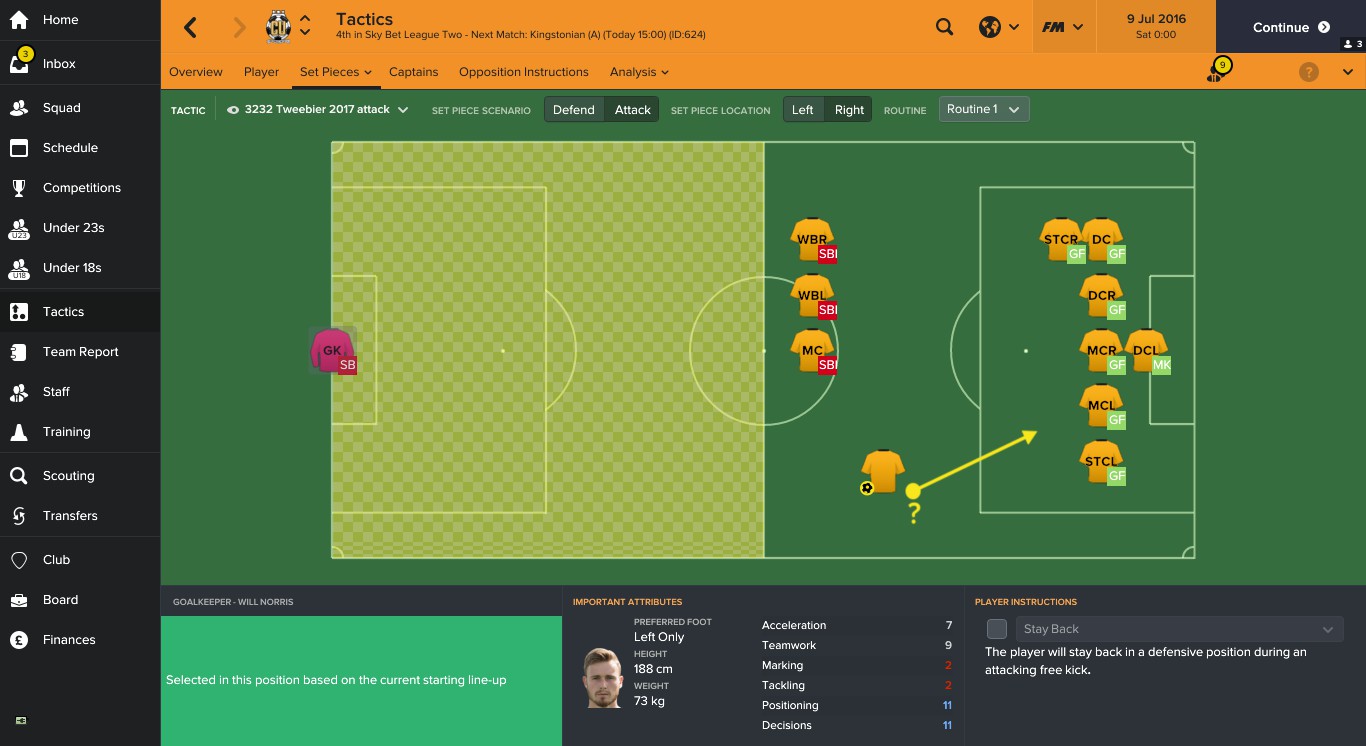Switch to the Overview tab
This screenshot has width=1366, height=746.
196,71
